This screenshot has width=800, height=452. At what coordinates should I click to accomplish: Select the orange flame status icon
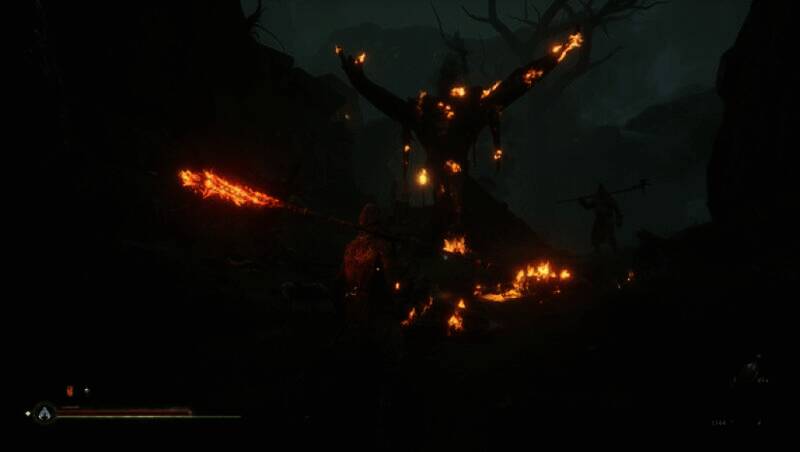(69, 391)
